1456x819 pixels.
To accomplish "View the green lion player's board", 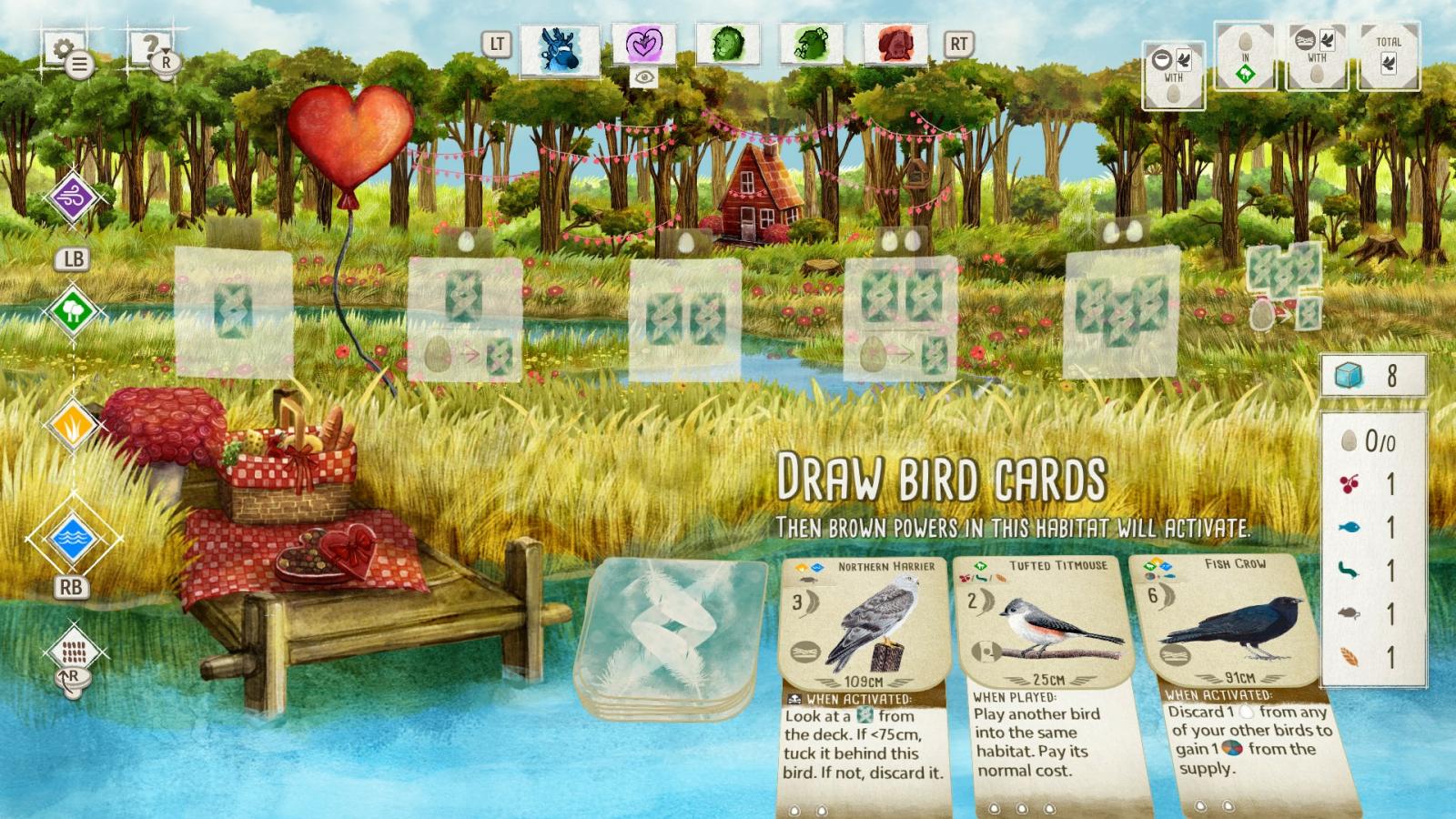I will [727, 44].
